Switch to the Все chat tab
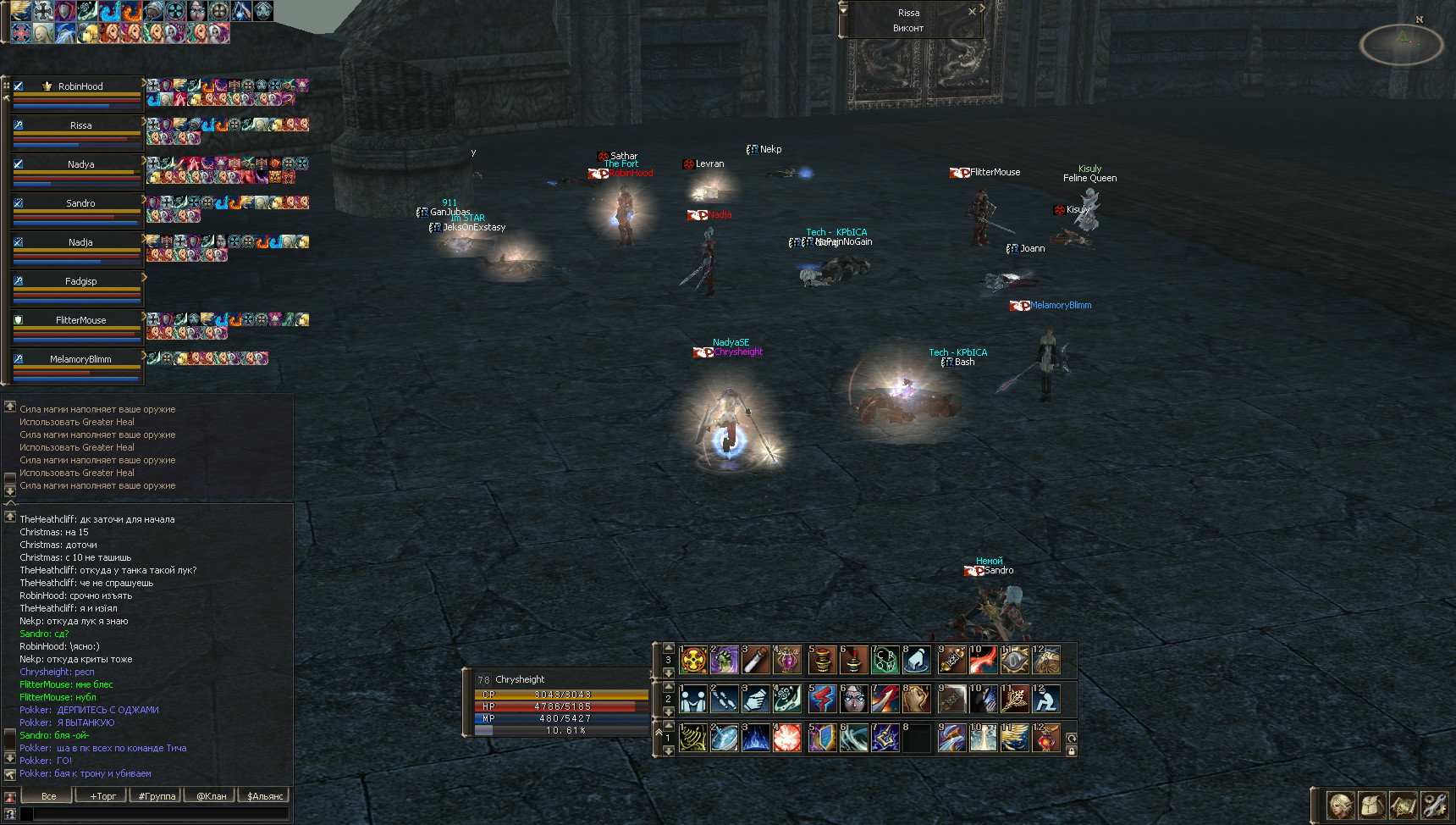 (x=49, y=796)
